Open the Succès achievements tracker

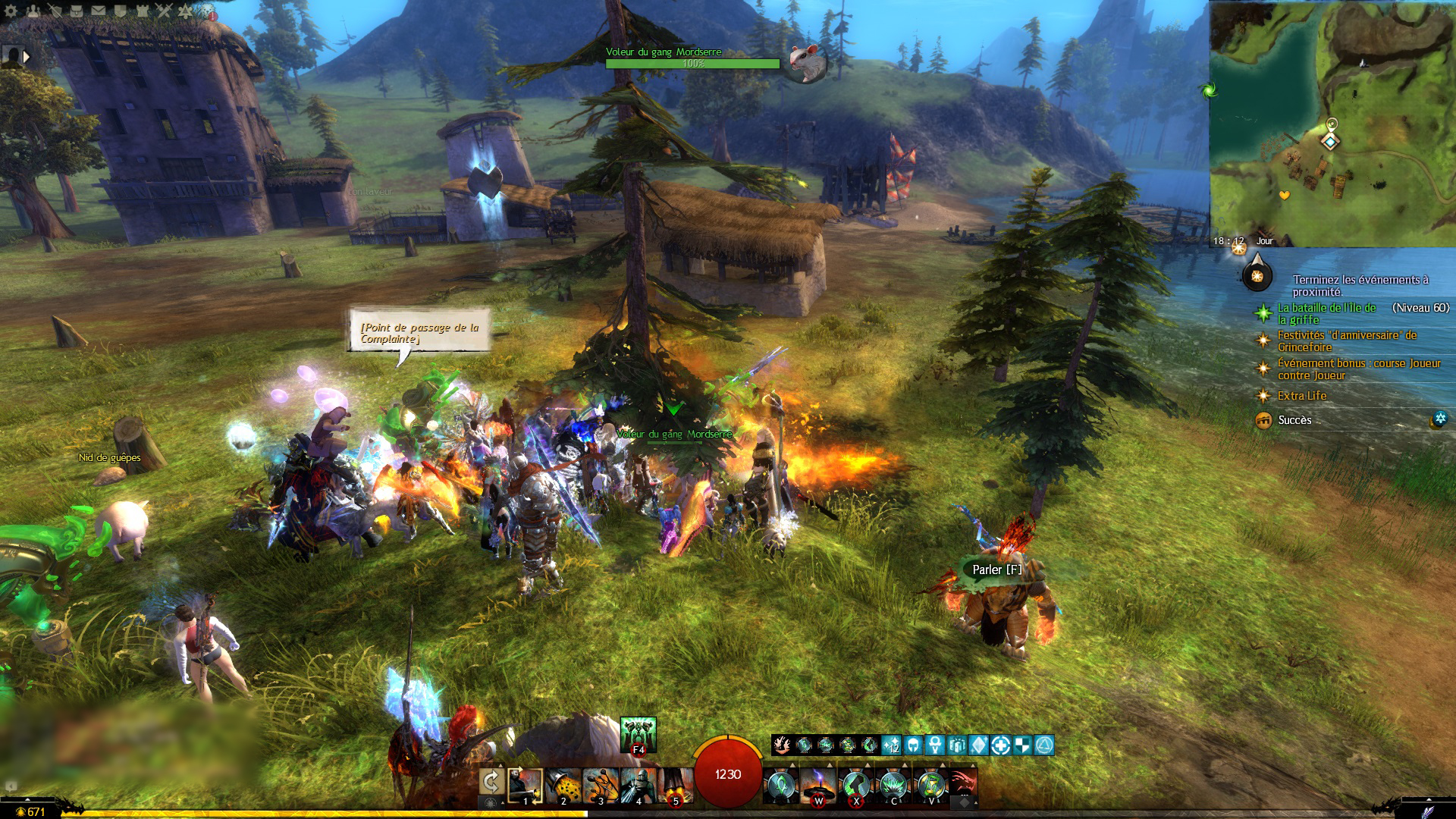[1294, 419]
